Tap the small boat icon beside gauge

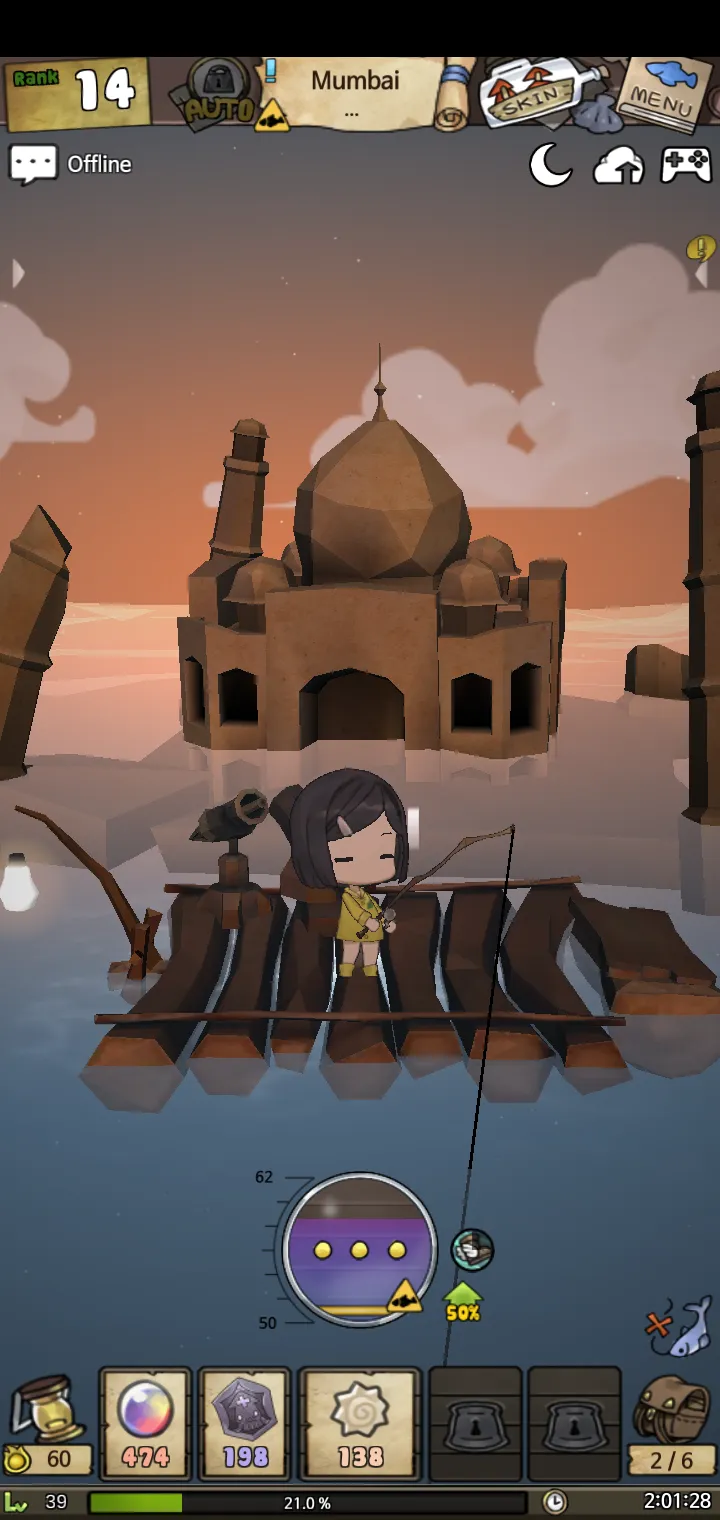click(472, 1249)
